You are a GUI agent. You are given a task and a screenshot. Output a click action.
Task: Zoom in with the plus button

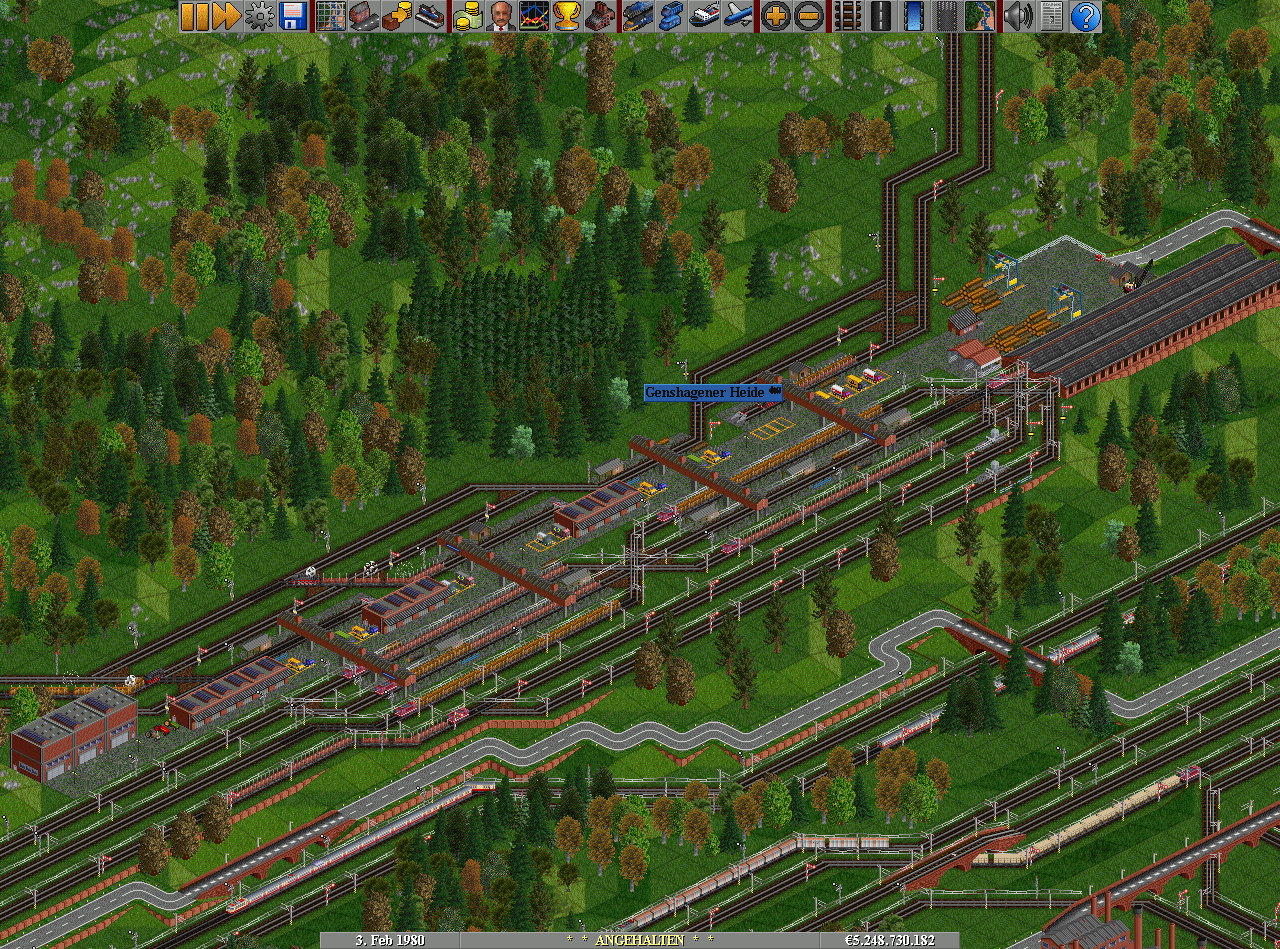775,16
